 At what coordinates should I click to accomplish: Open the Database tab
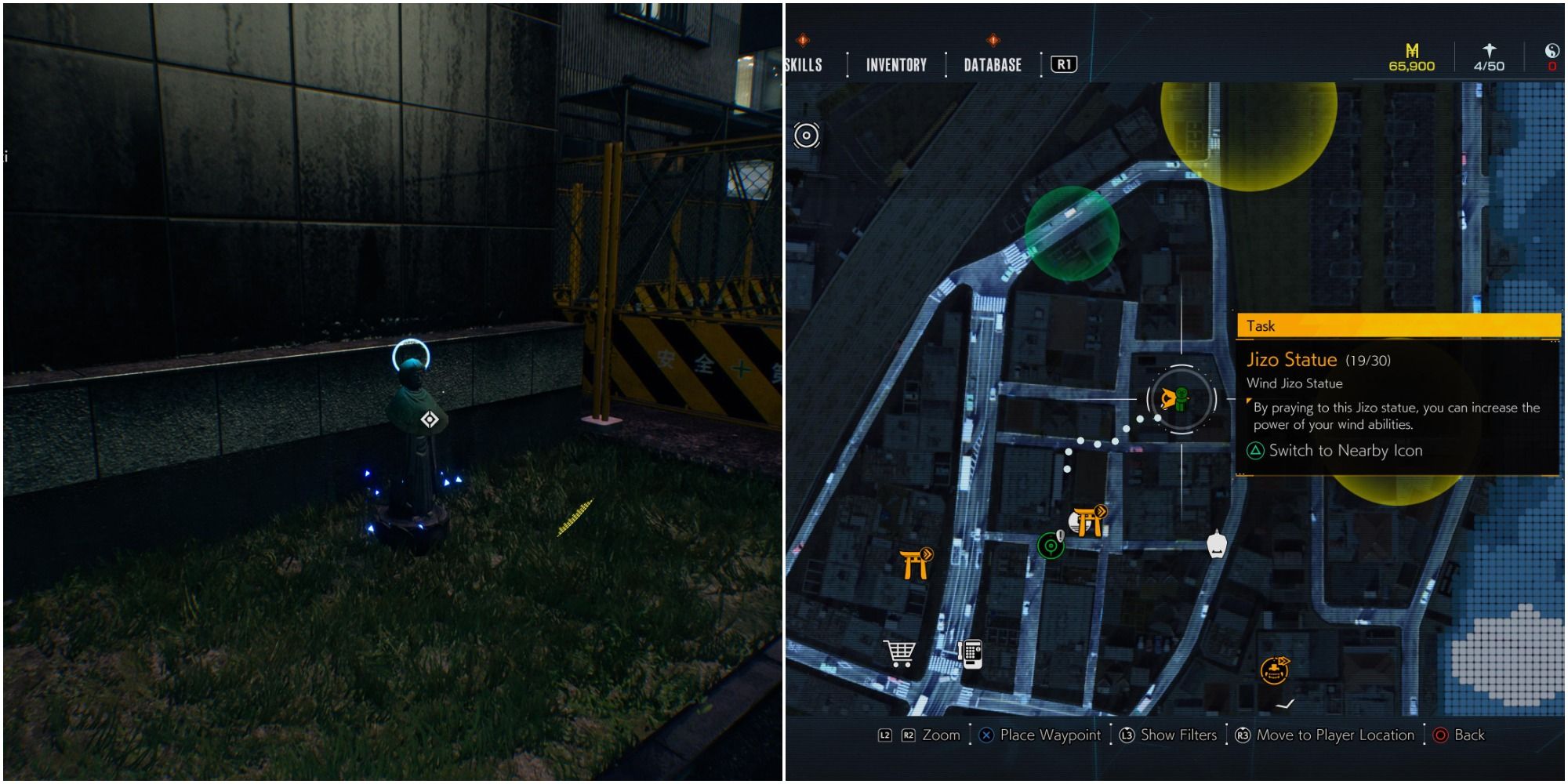(x=993, y=65)
